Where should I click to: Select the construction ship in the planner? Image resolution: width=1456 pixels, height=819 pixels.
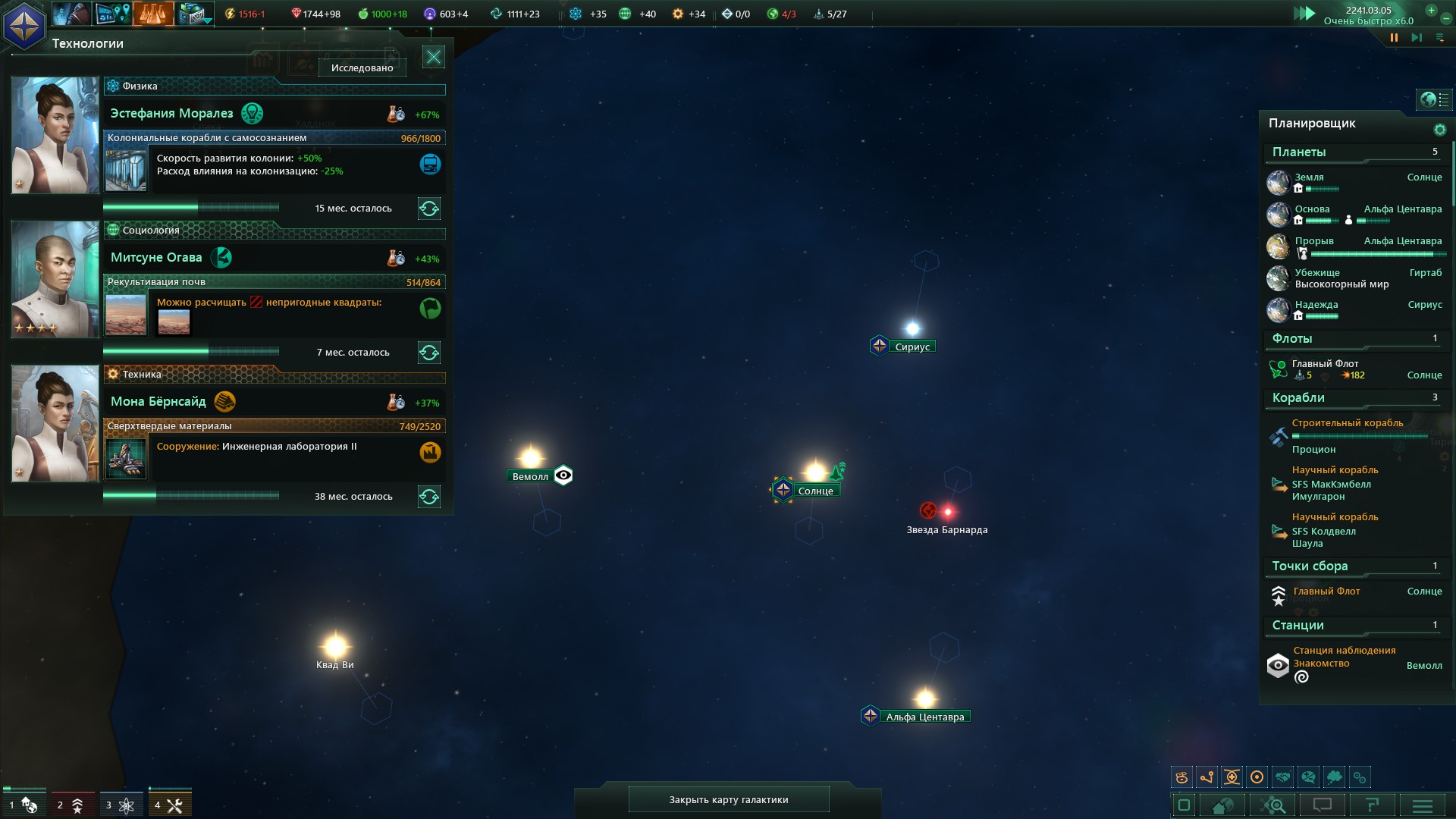point(1347,423)
